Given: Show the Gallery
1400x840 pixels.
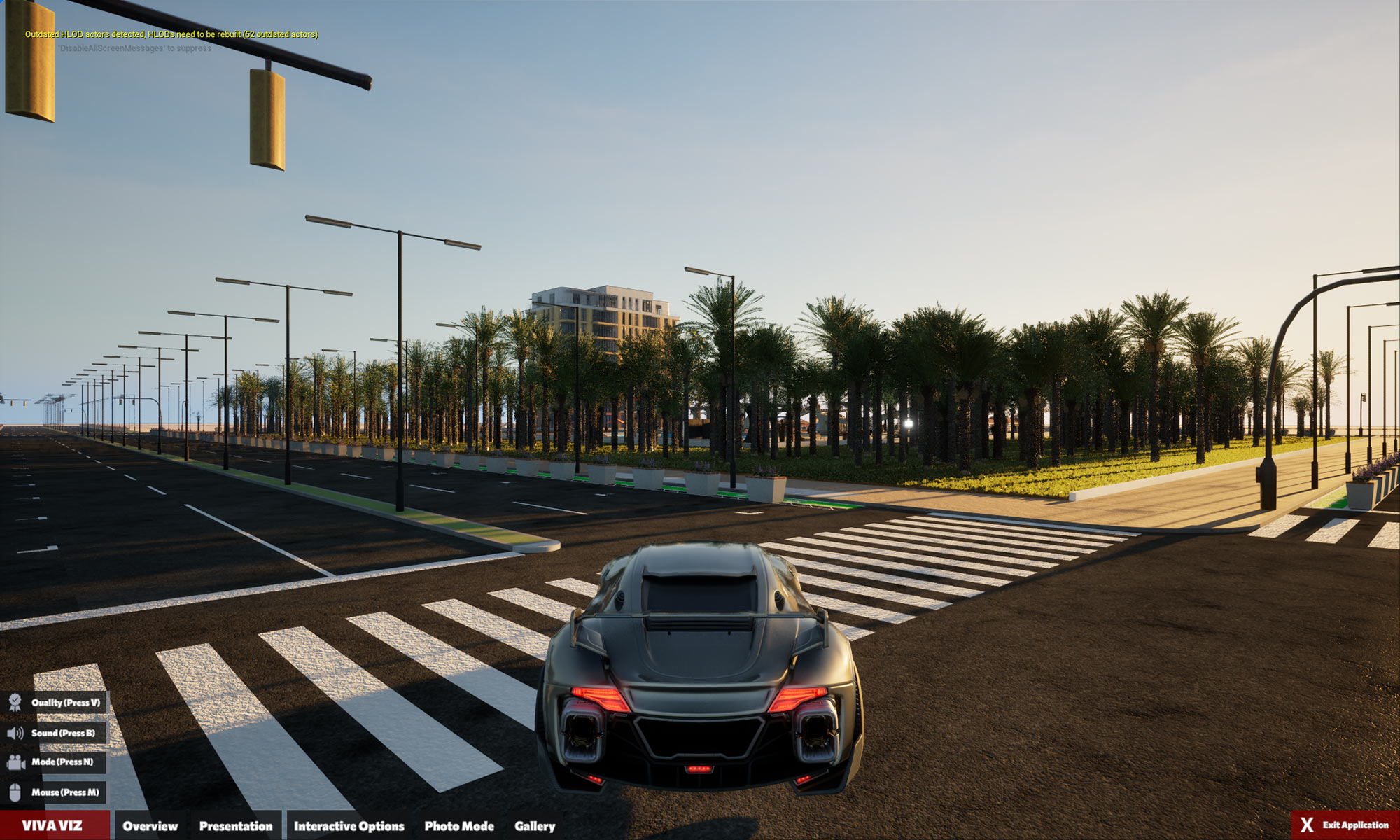Looking at the screenshot, I should coord(535,826).
